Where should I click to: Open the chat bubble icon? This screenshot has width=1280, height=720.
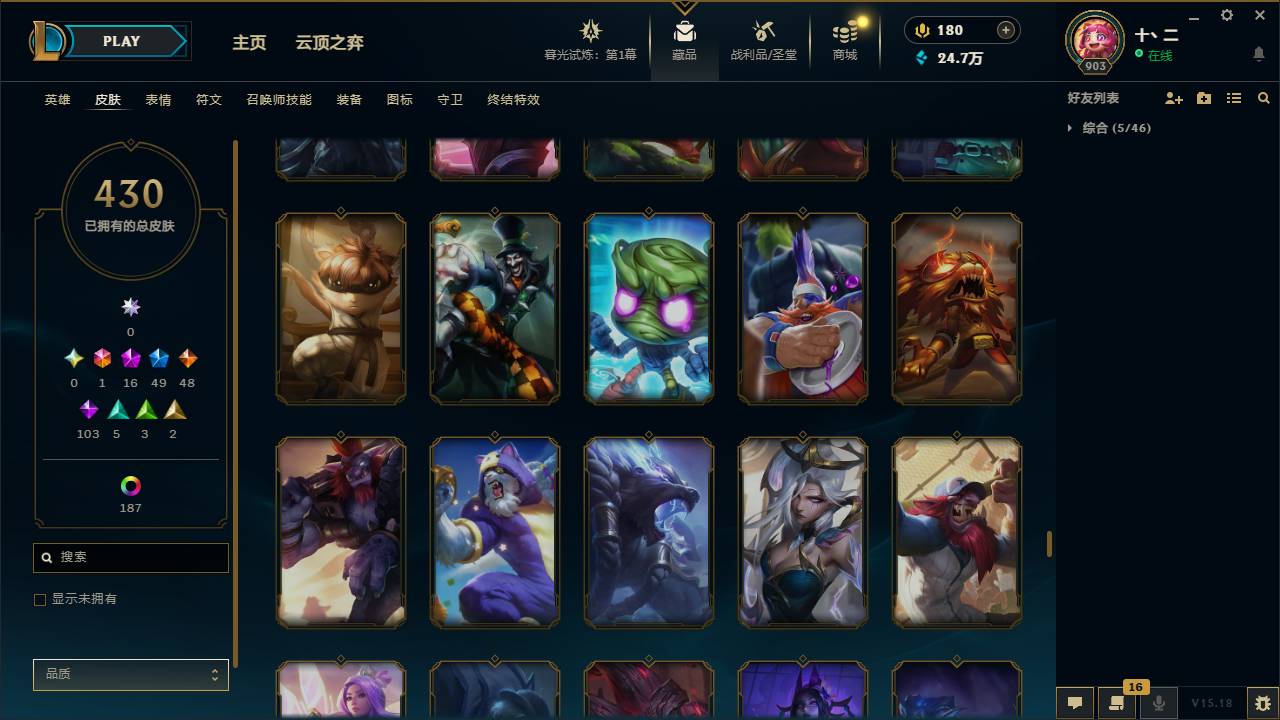tap(1074, 703)
